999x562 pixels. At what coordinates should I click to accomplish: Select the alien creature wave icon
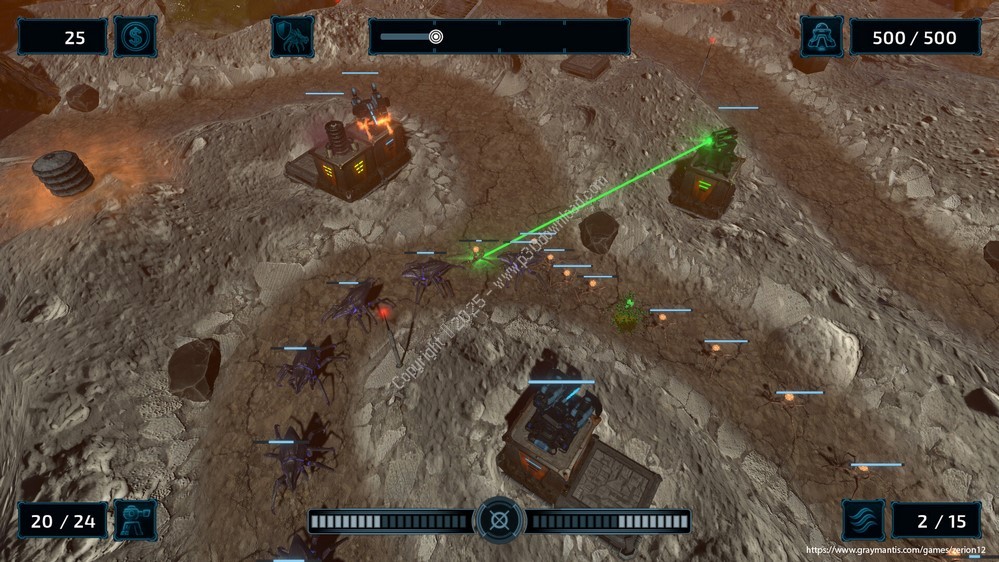click(x=292, y=37)
